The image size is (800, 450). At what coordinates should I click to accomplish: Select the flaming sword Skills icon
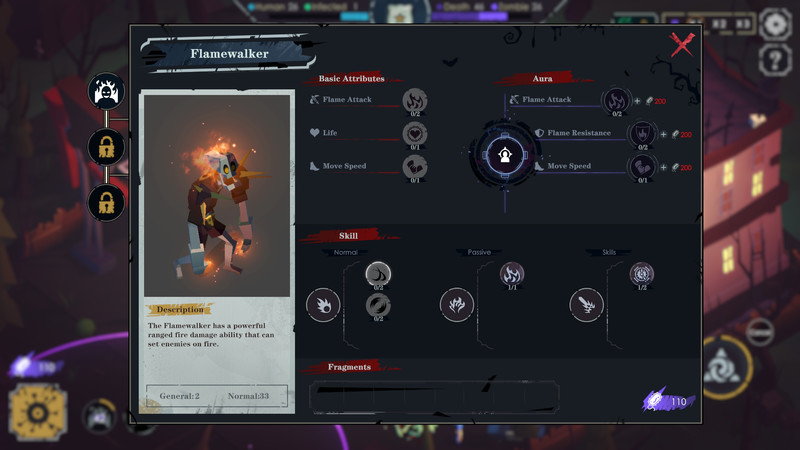point(587,305)
